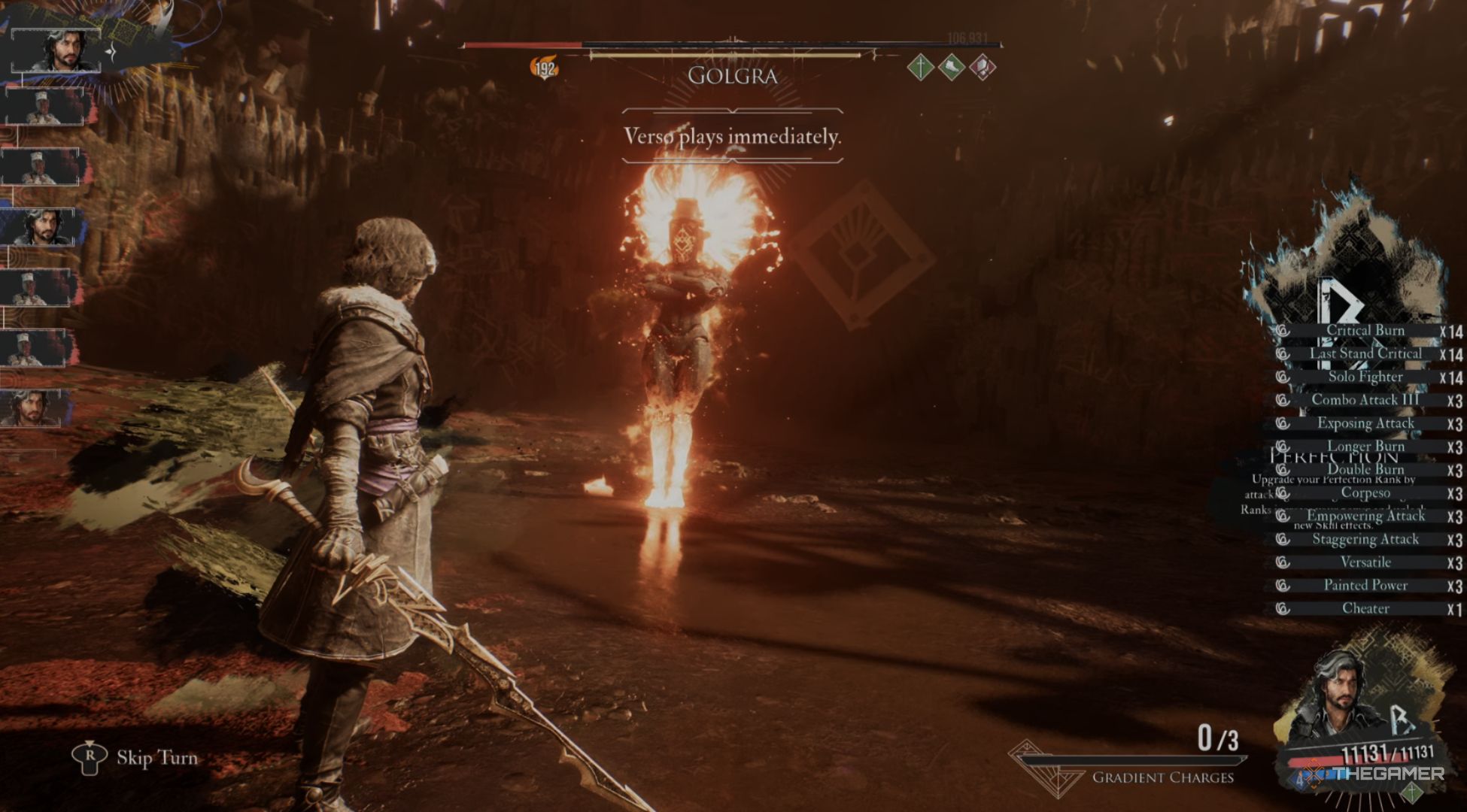Screen dimensions: 1467x812
Task: Choose Last Stand Critical in picto list
Action: (1365, 353)
